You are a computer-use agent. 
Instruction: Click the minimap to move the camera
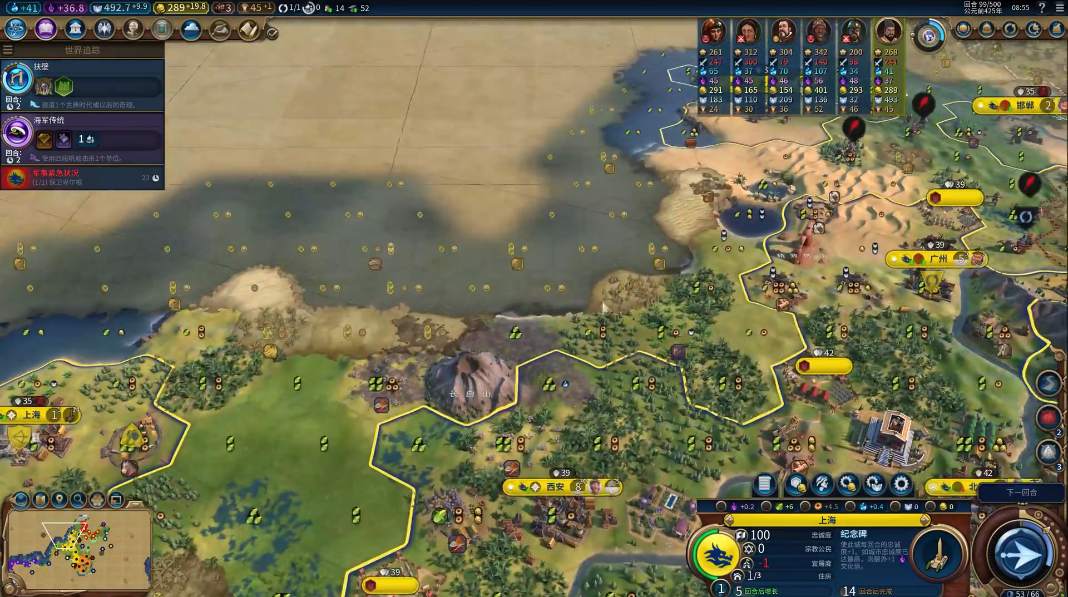[x=78, y=545]
